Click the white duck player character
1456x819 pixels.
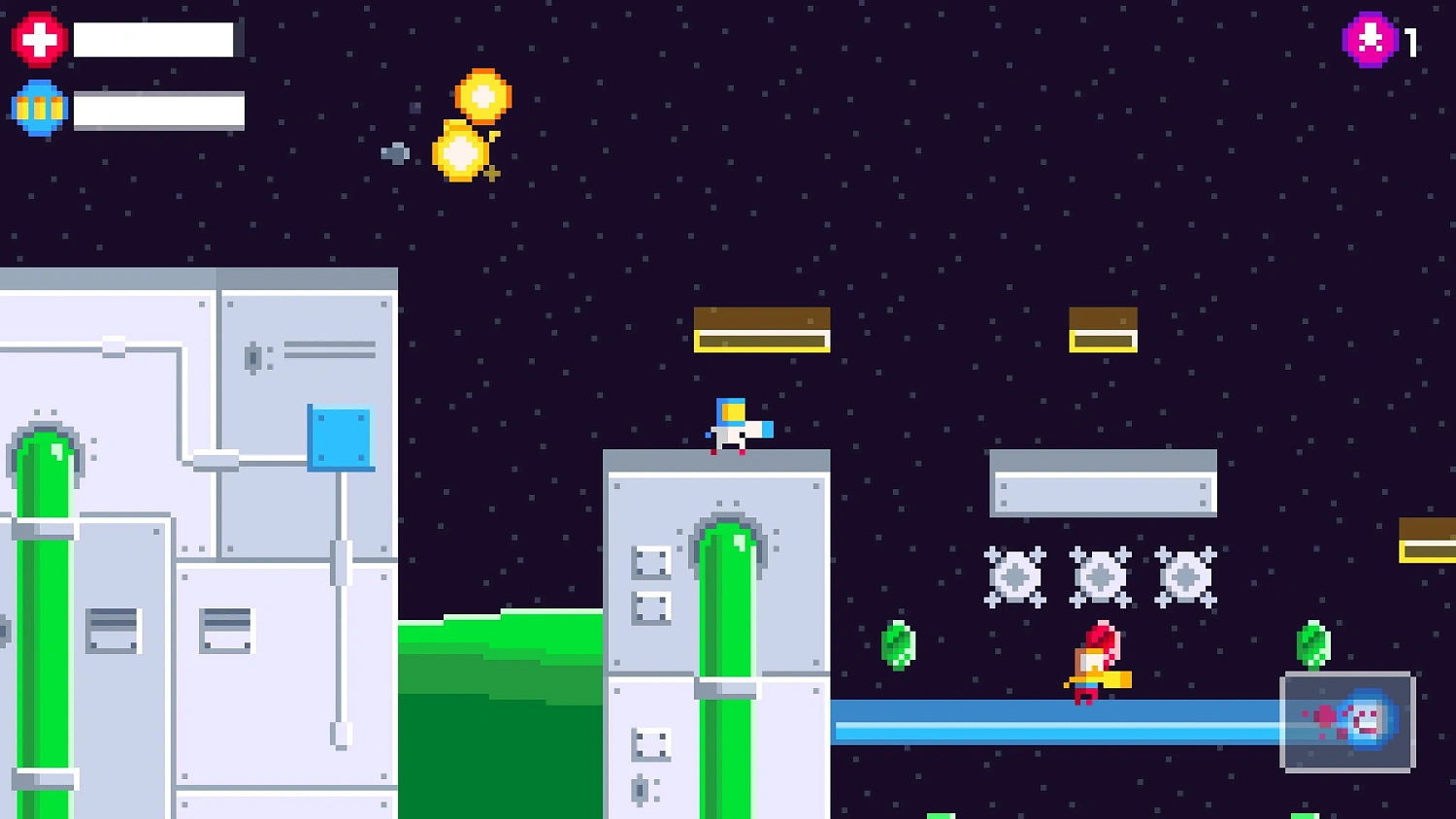tap(733, 427)
